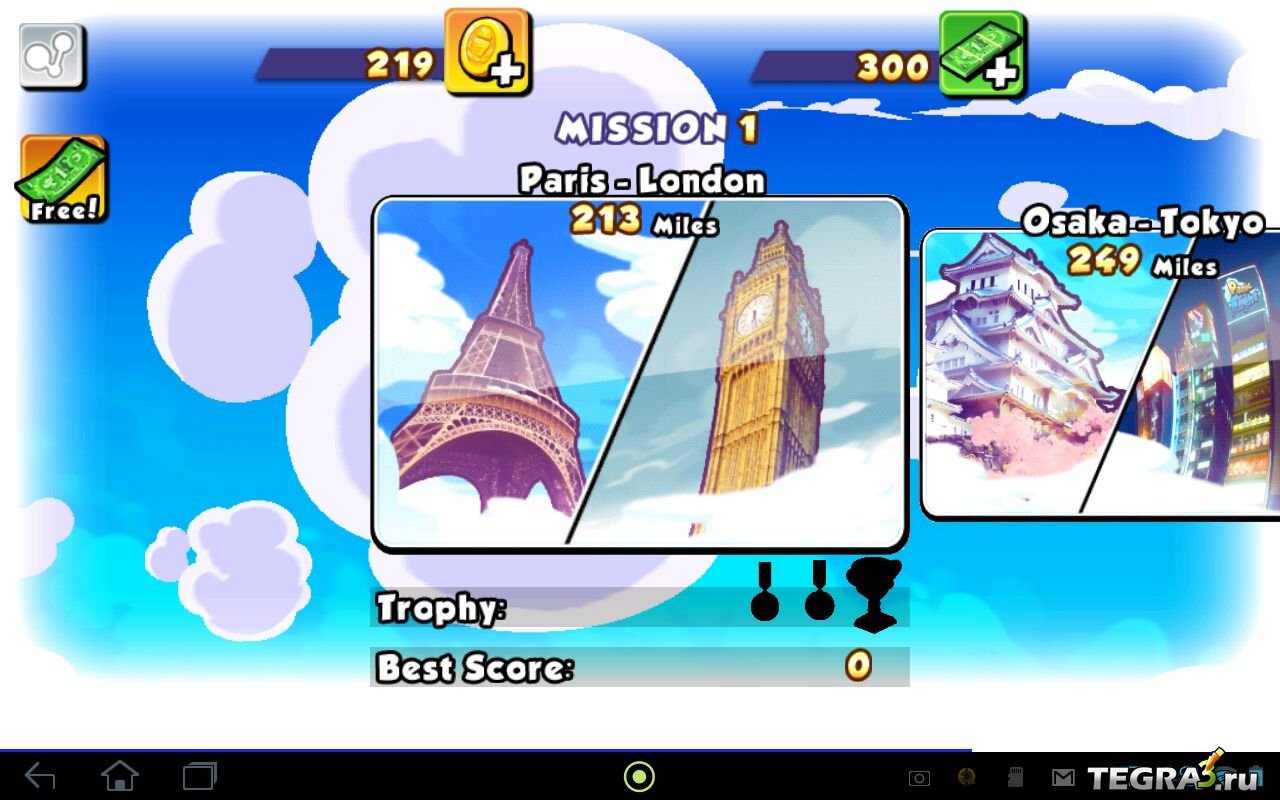This screenshot has width=1280, height=800.
Task: Open the Android home screen
Action: click(120, 776)
